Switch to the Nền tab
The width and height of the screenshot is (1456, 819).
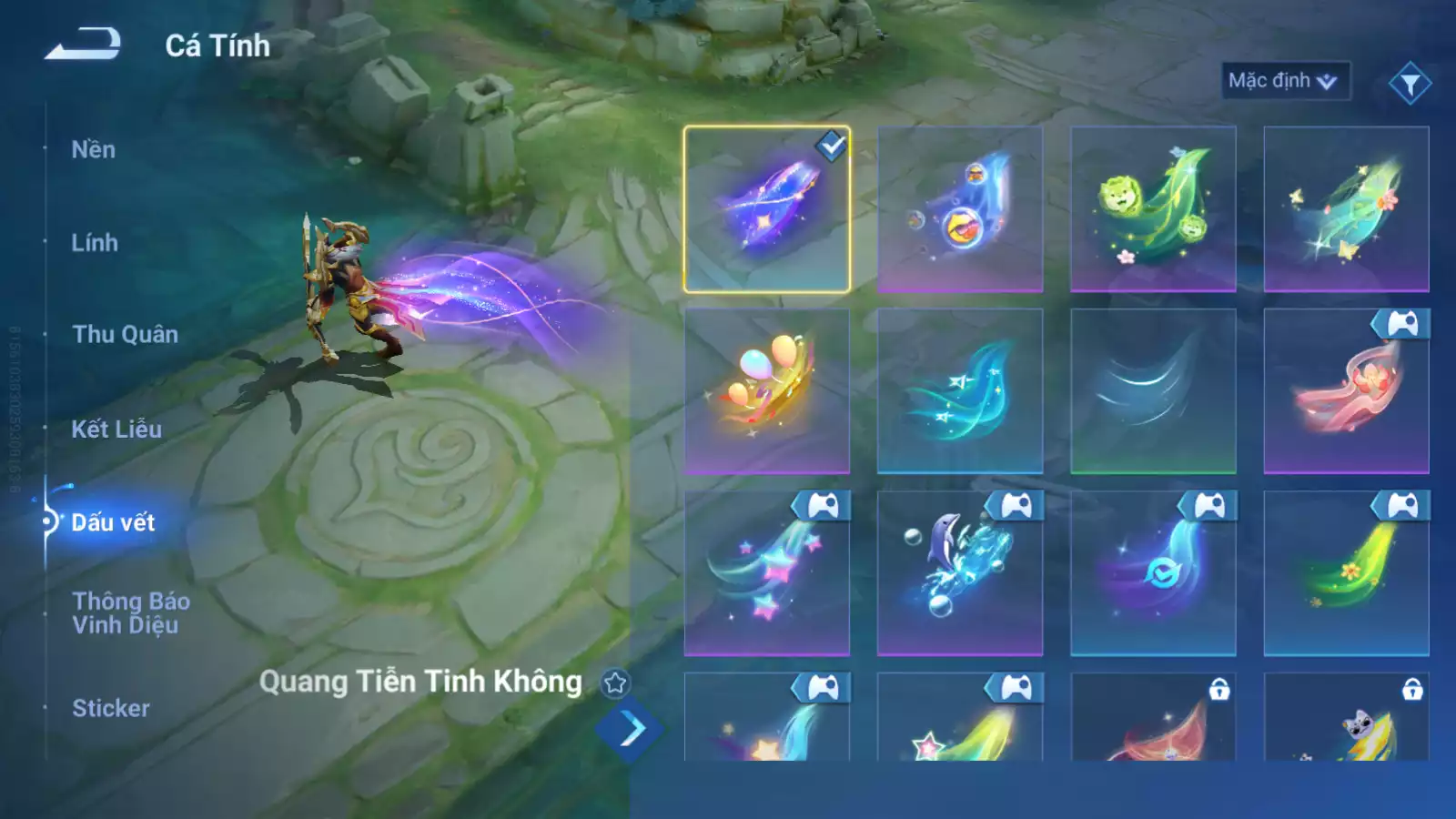94,150
